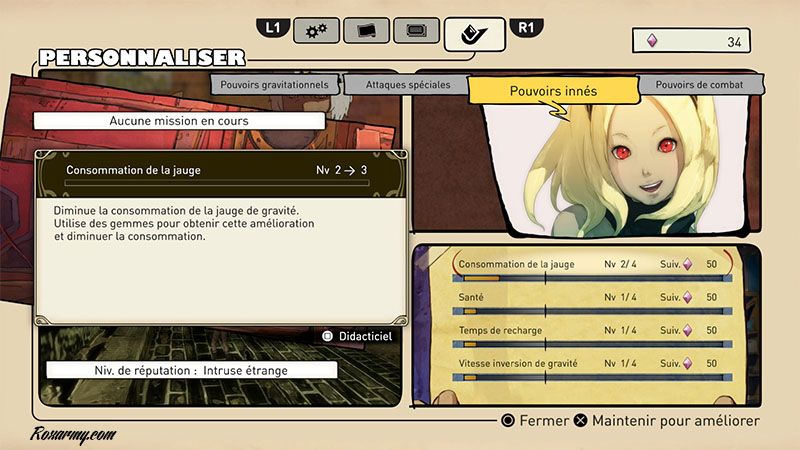The width and height of the screenshot is (800, 450).
Task: Choose the Consommation de la jauge upgrade row
Action: tap(590, 265)
